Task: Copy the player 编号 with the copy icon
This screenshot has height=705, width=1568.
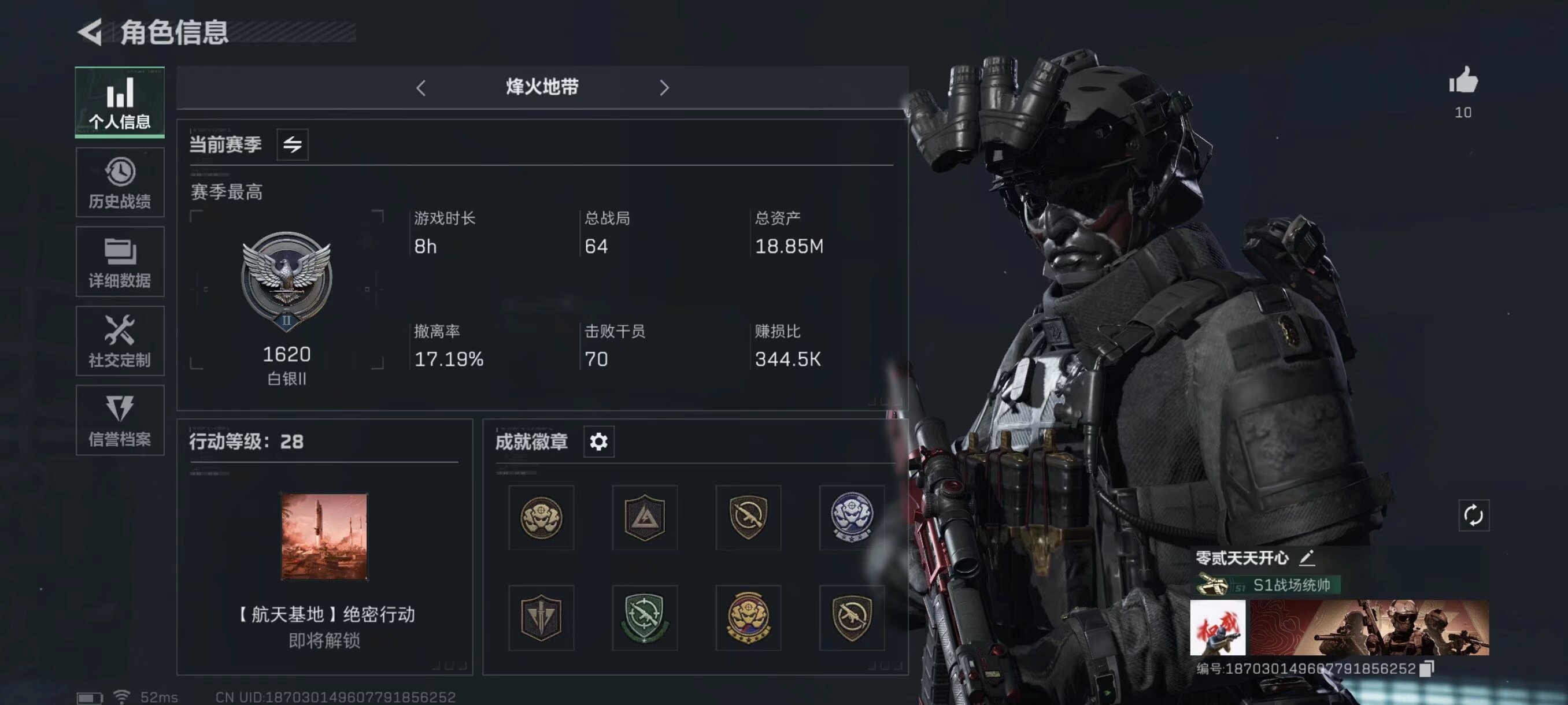Action: [x=1427, y=669]
